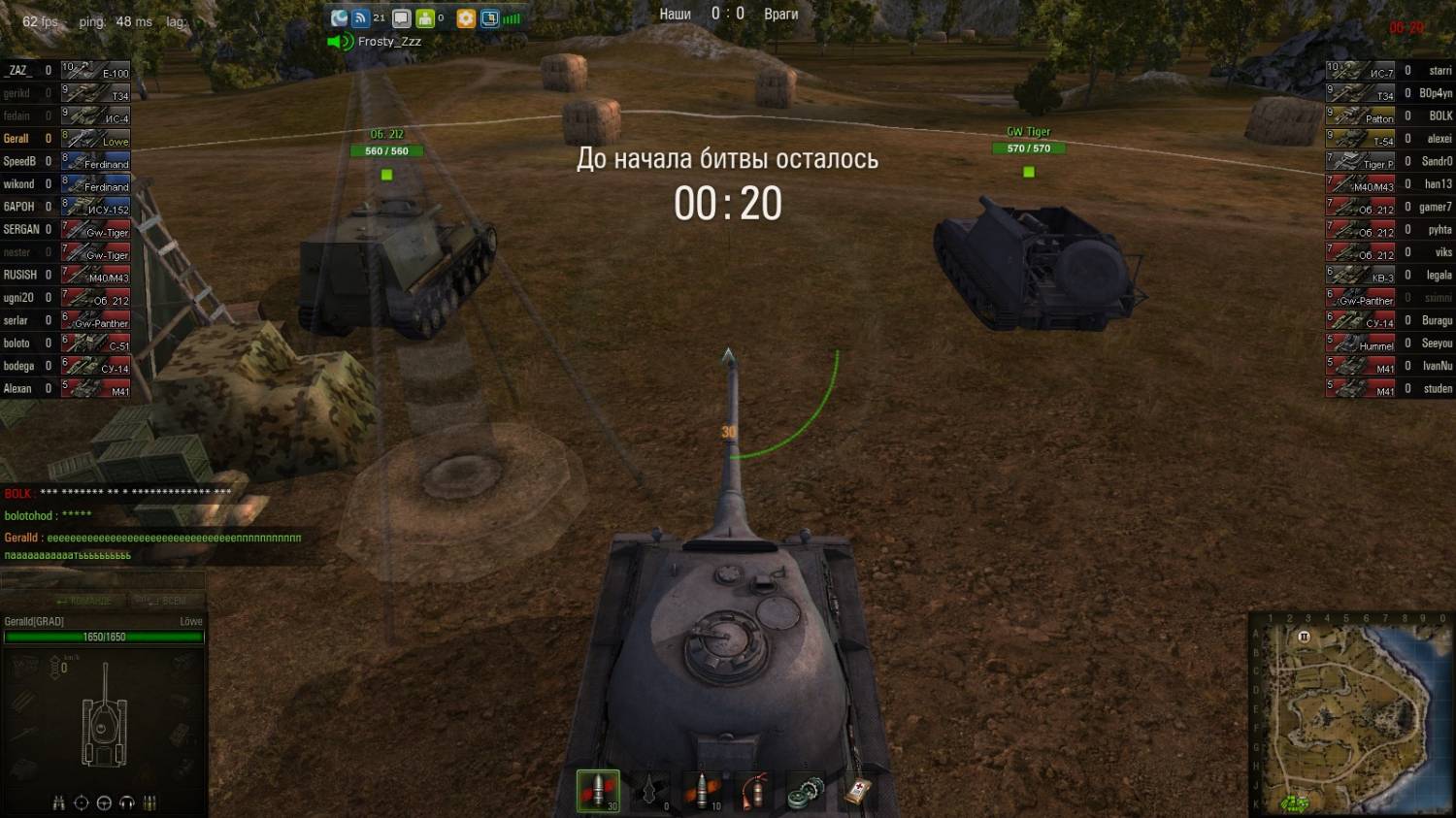Click the all-chat channel button
Screen dimensions: 1456x818
click(x=161, y=601)
